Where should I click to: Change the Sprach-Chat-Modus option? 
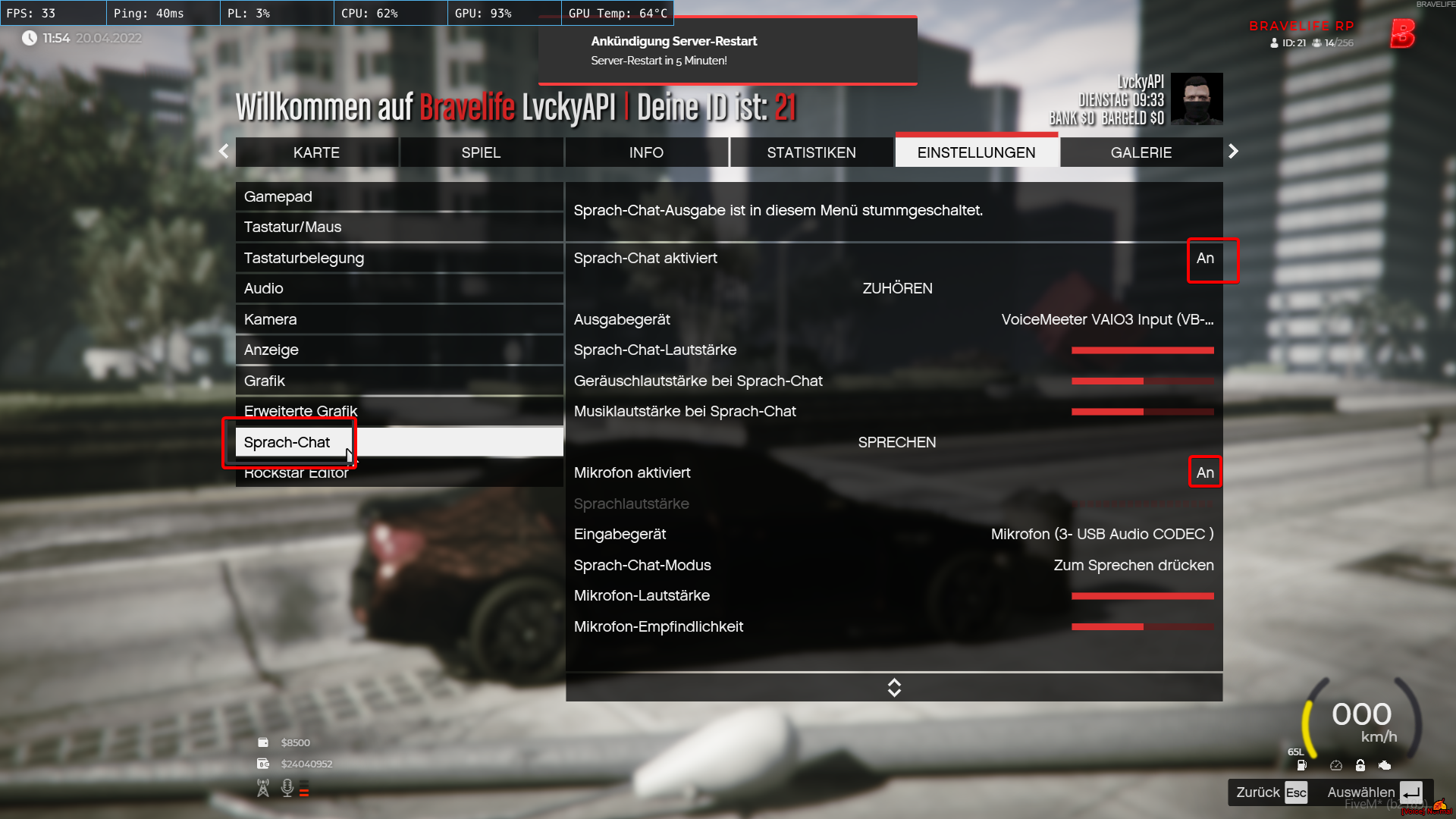(x=1133, y=565)
